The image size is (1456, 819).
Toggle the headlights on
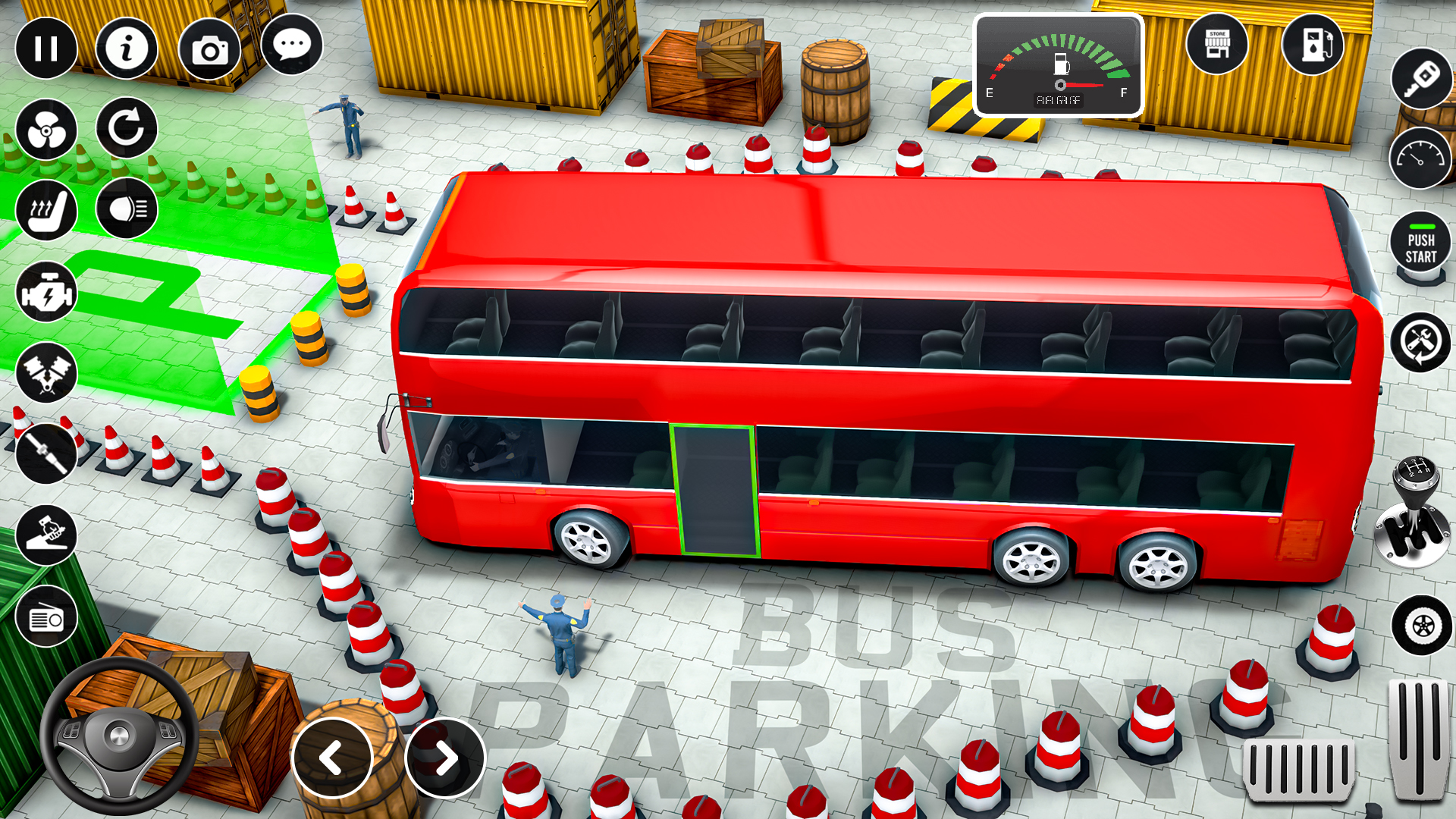click(x=129, y=211)
